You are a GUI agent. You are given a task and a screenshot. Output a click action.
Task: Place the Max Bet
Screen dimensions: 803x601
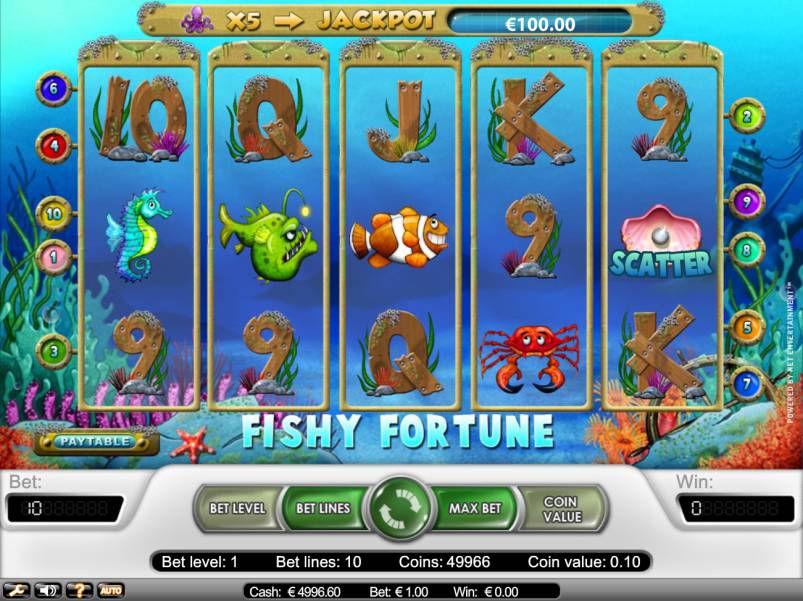coord(474,508)
